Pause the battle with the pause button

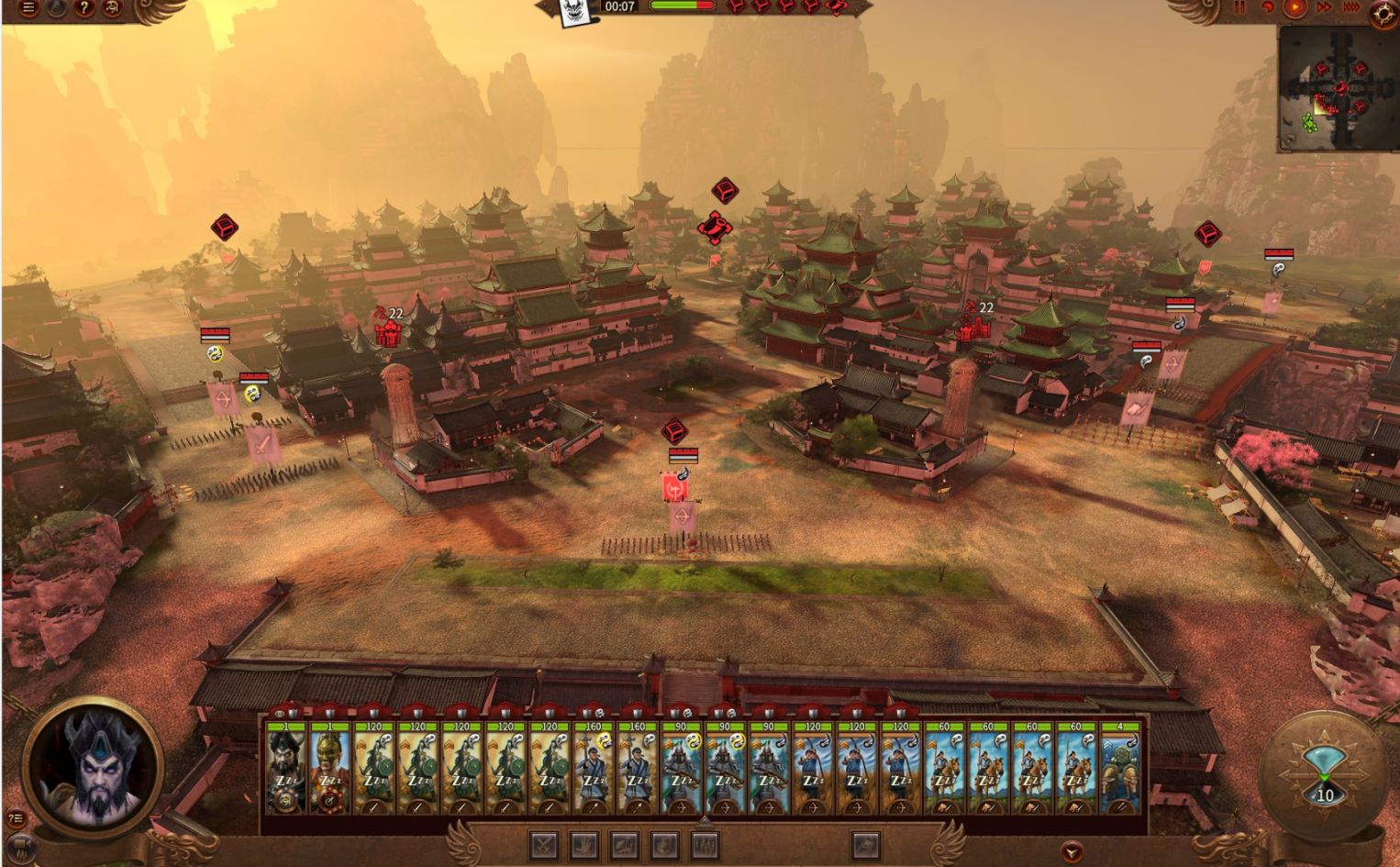tap(1240, 7)
